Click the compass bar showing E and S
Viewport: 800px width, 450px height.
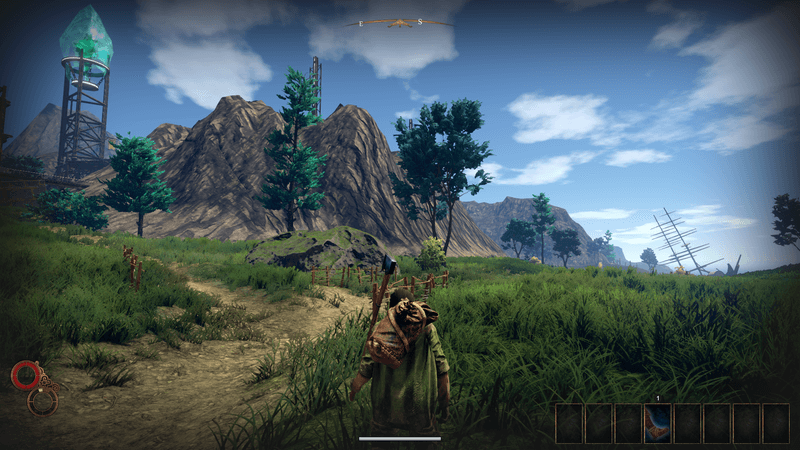pos(399,22)
